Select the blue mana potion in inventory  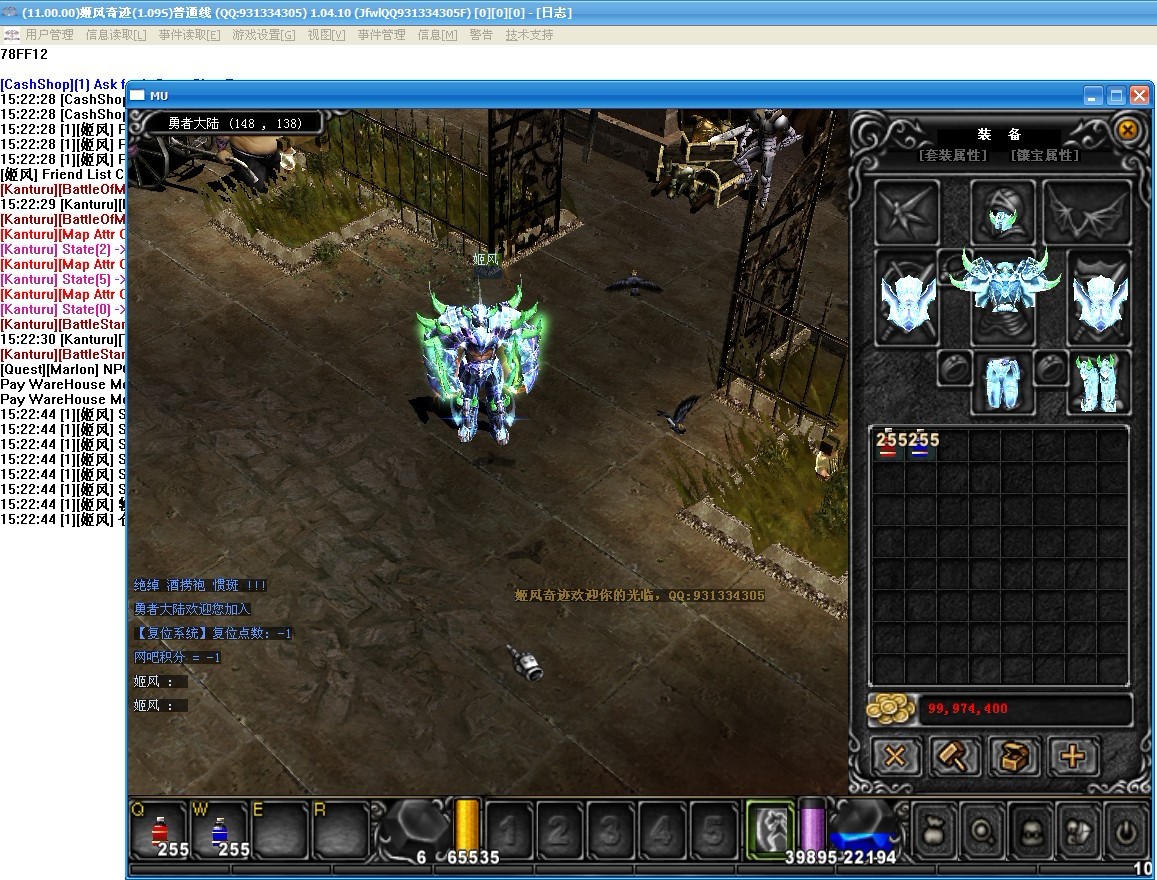920,446
